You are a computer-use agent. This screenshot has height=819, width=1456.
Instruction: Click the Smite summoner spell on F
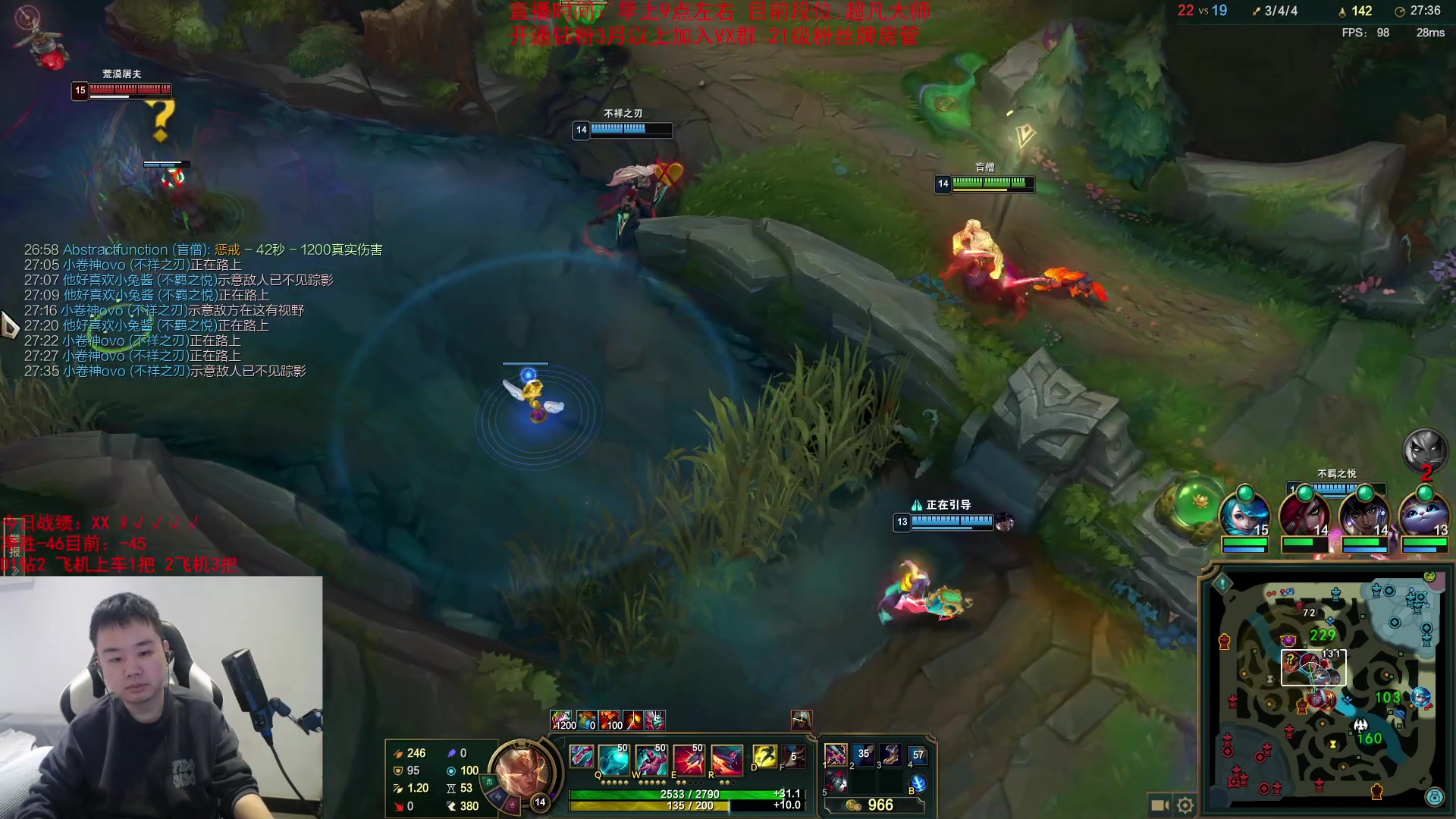(x=793, y=757)
